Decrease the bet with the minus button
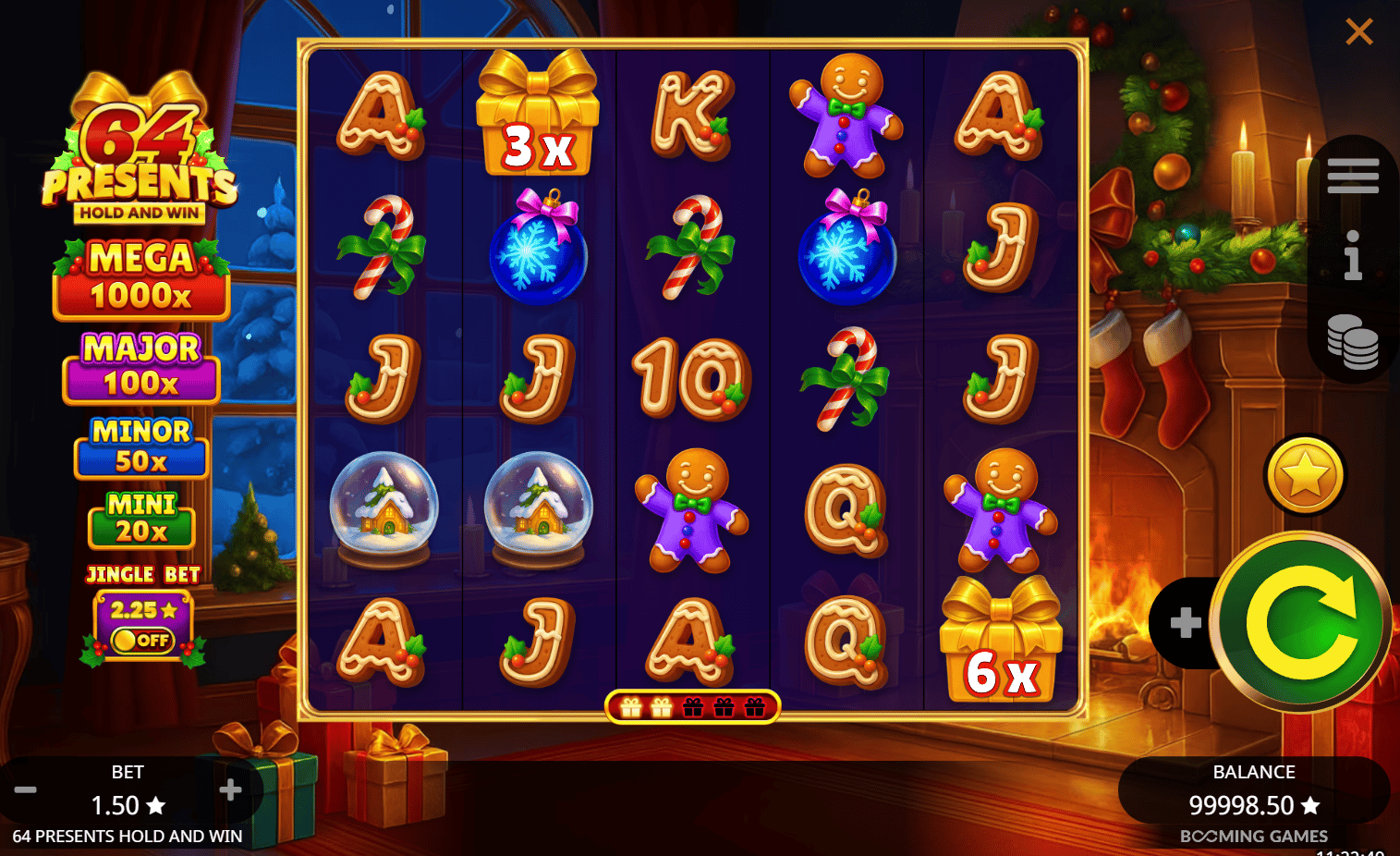1400x856 pixels. (x=26, y=789)
